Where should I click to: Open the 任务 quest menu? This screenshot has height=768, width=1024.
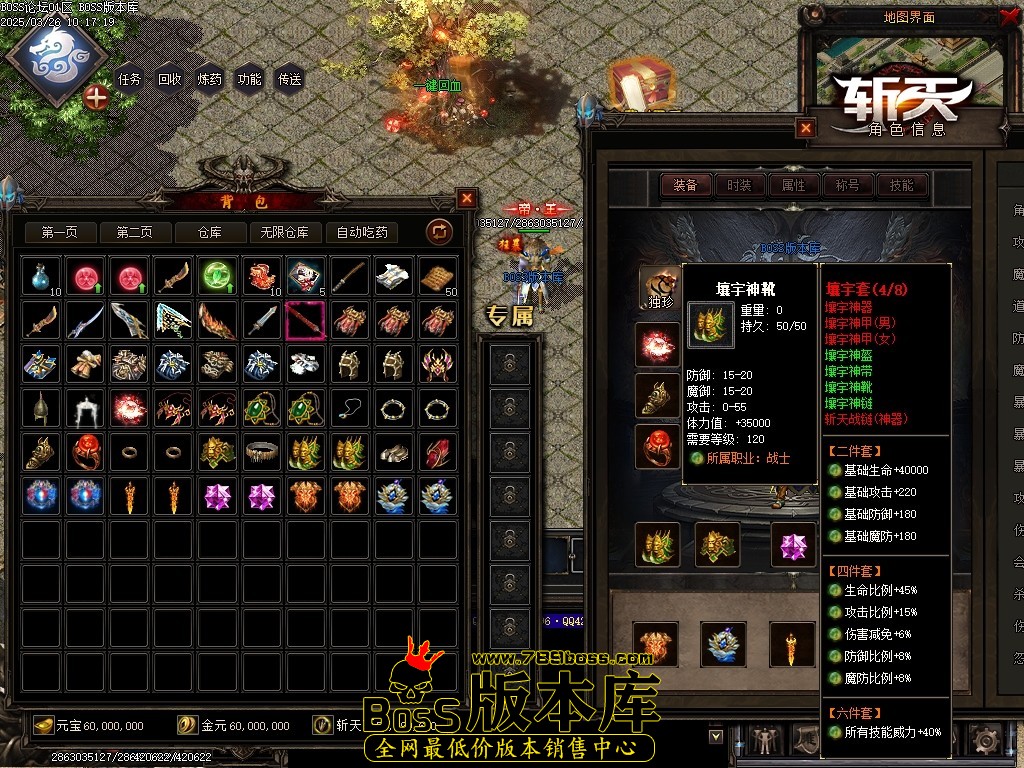tap(130, 79)
